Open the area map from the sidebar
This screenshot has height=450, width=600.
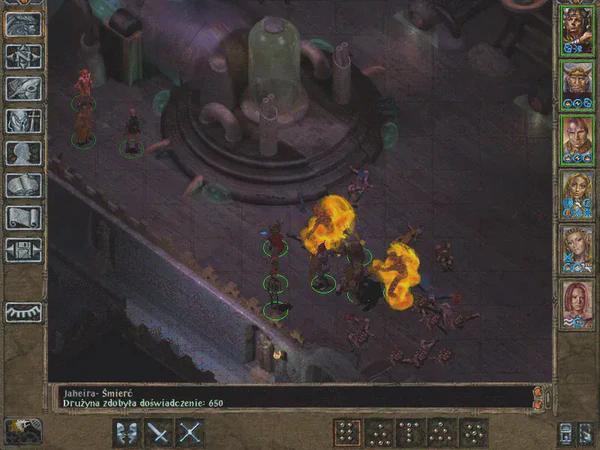pos(23,57)
